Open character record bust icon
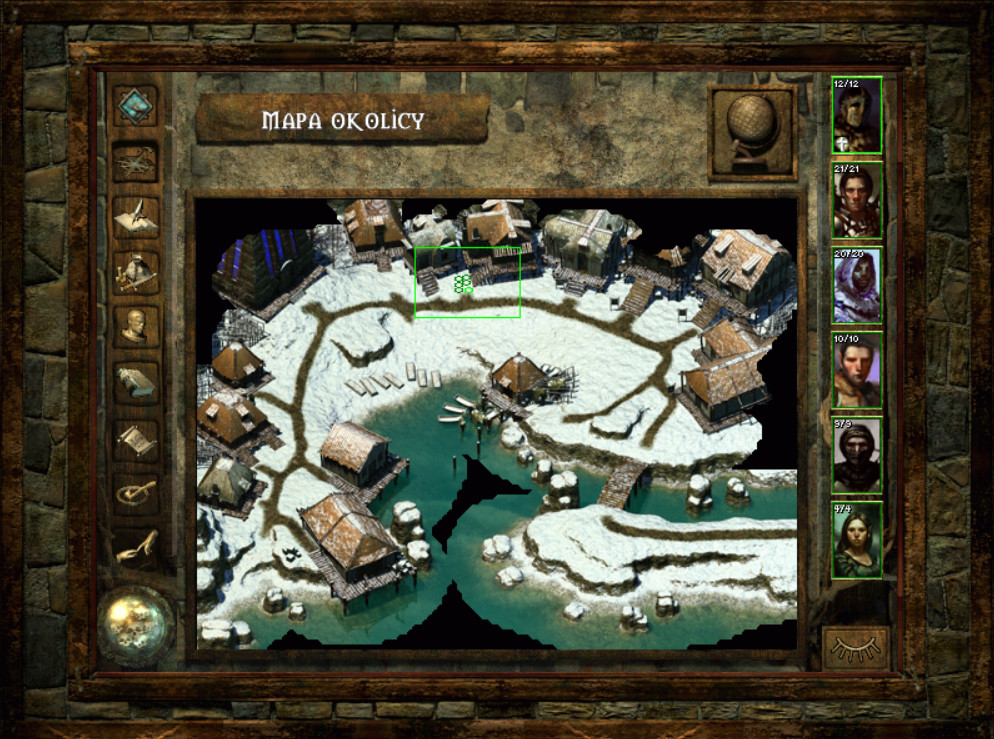994x739 pixels. (136, 326)
